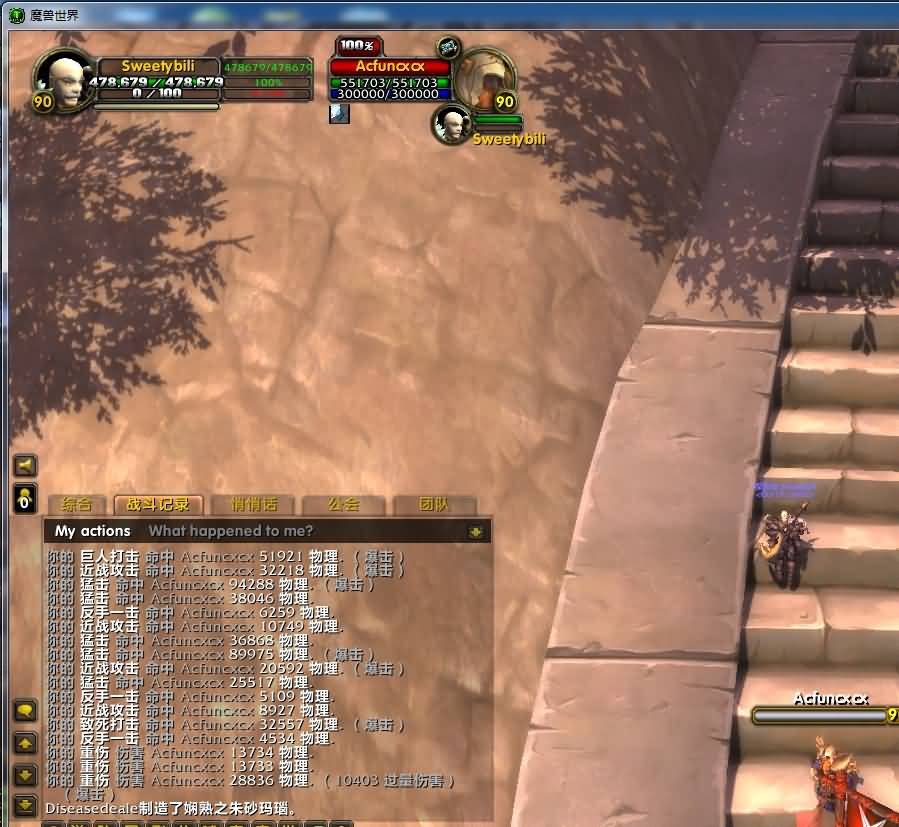This screenshot has height=827, width=899.
Task: Open the social friends button showing 0
Action: (25, 499)
